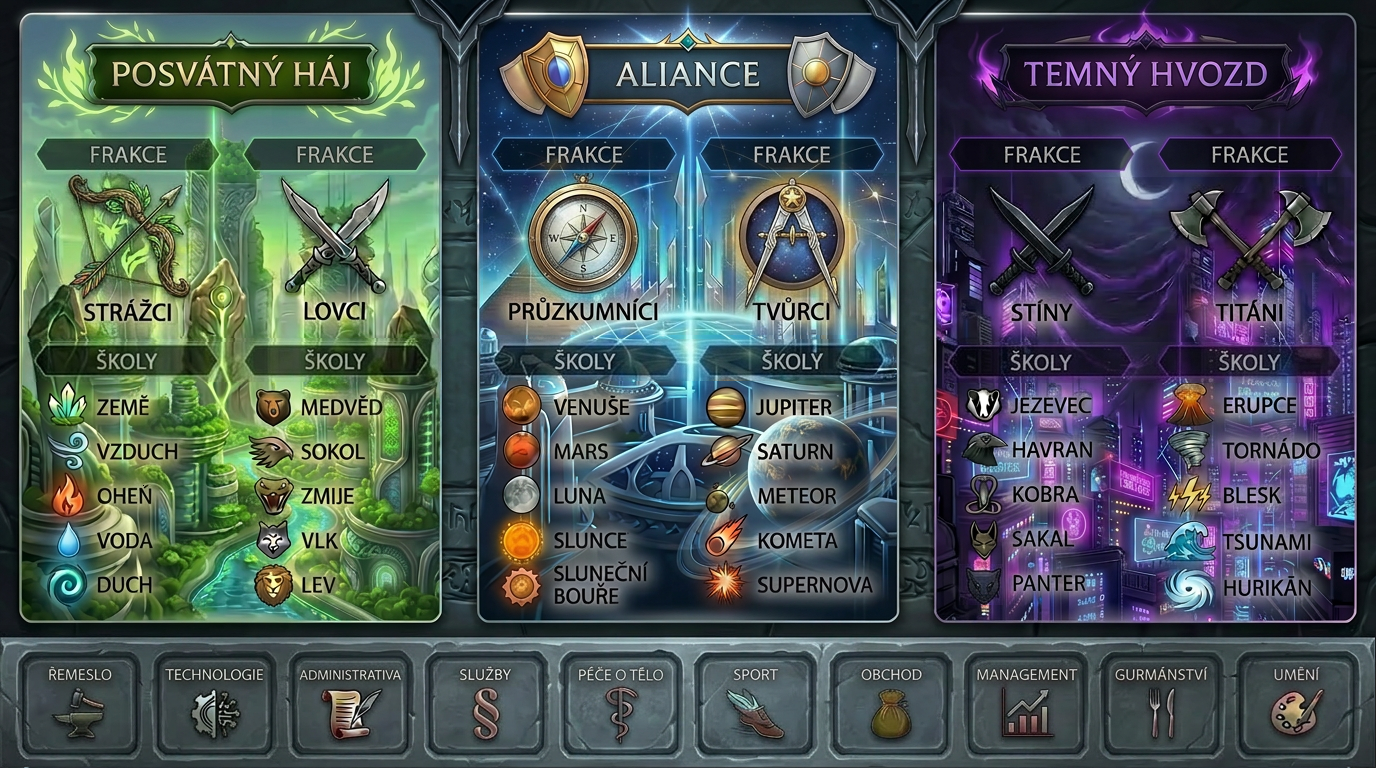Select the Oheň school
1376x768 pixels.
(x=103, y=496)
